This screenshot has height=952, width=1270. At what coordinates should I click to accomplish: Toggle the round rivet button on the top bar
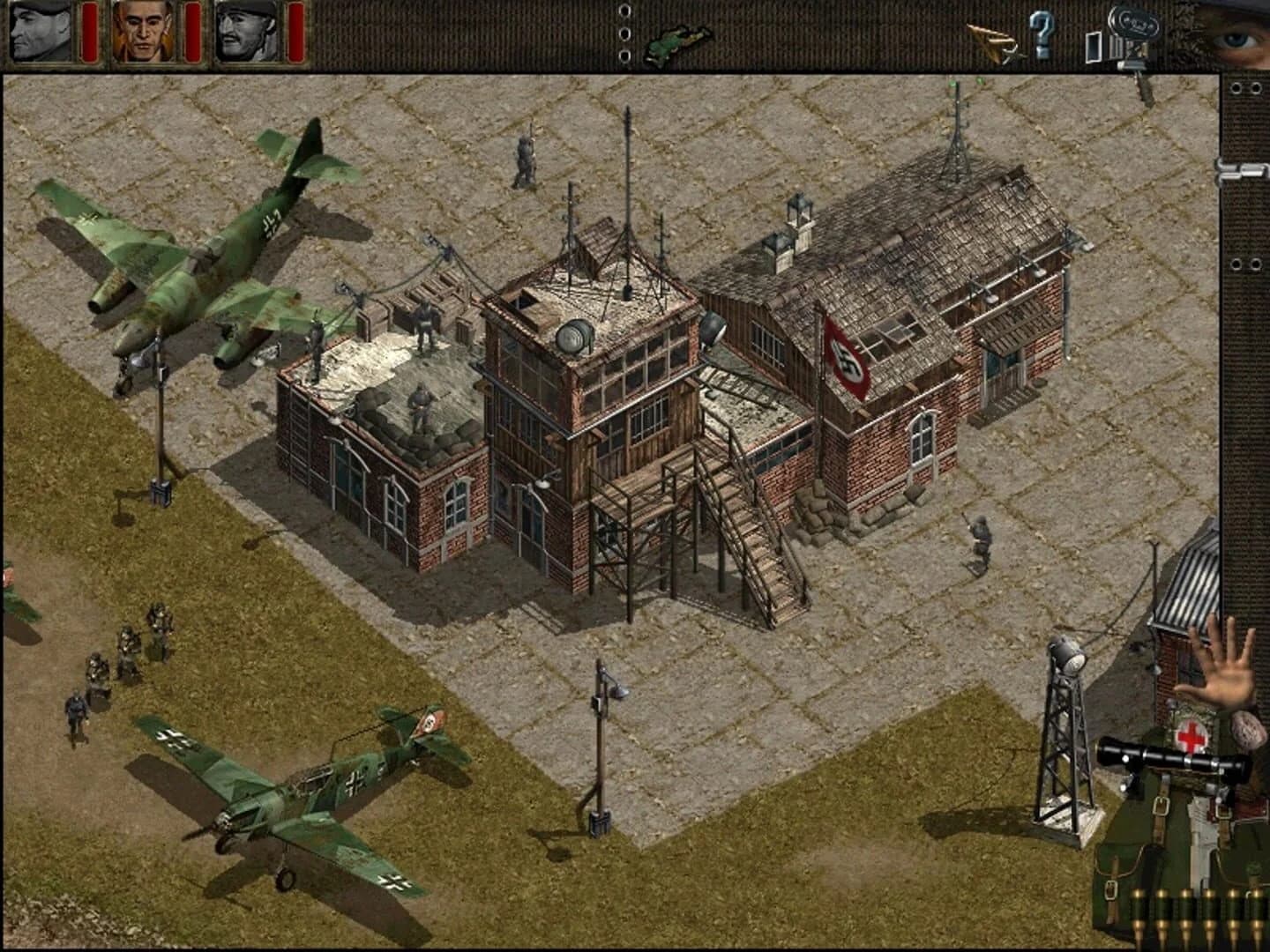[x=625, y=33]
